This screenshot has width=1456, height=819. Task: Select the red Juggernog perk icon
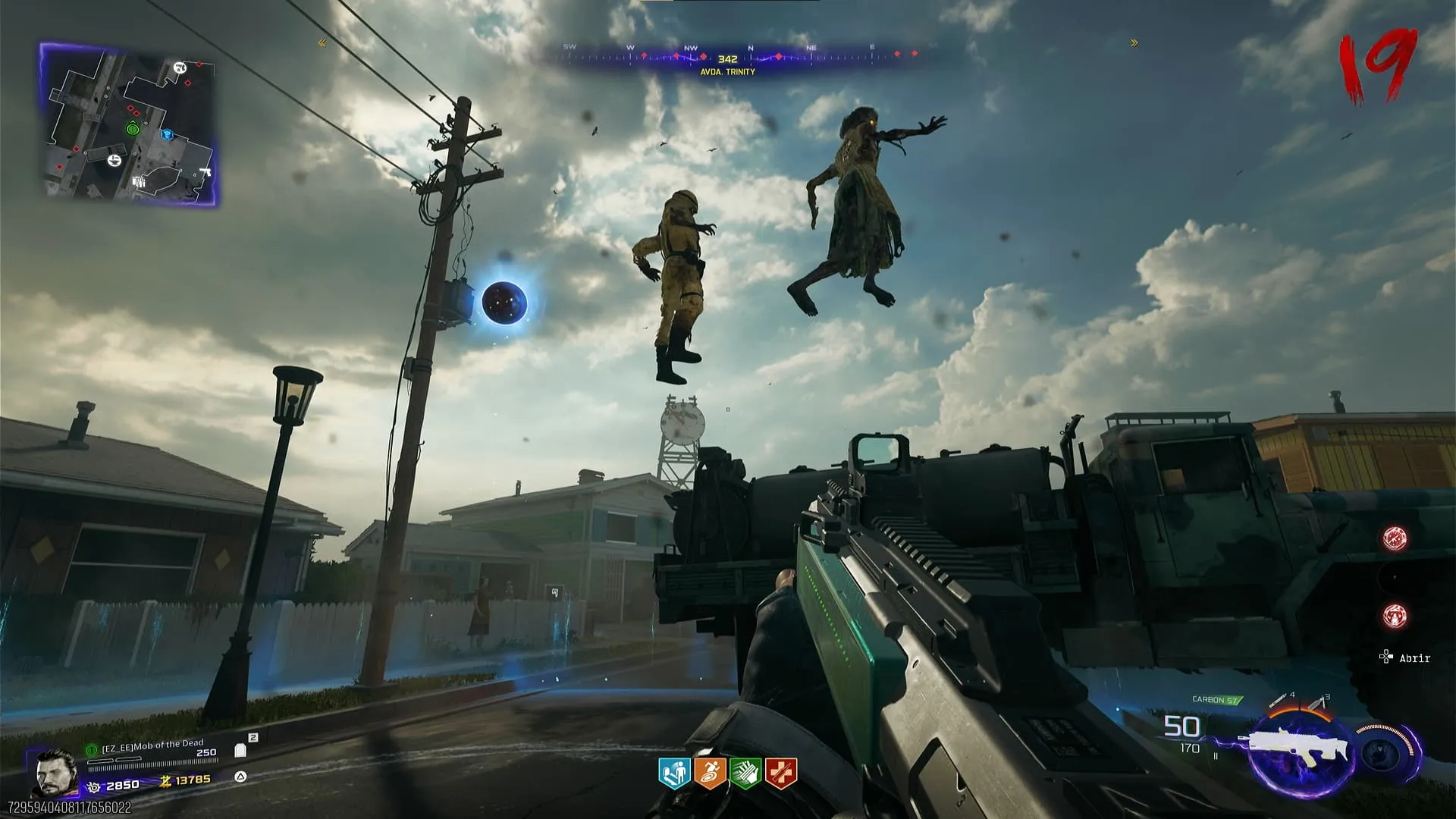(x=781, y=773)
